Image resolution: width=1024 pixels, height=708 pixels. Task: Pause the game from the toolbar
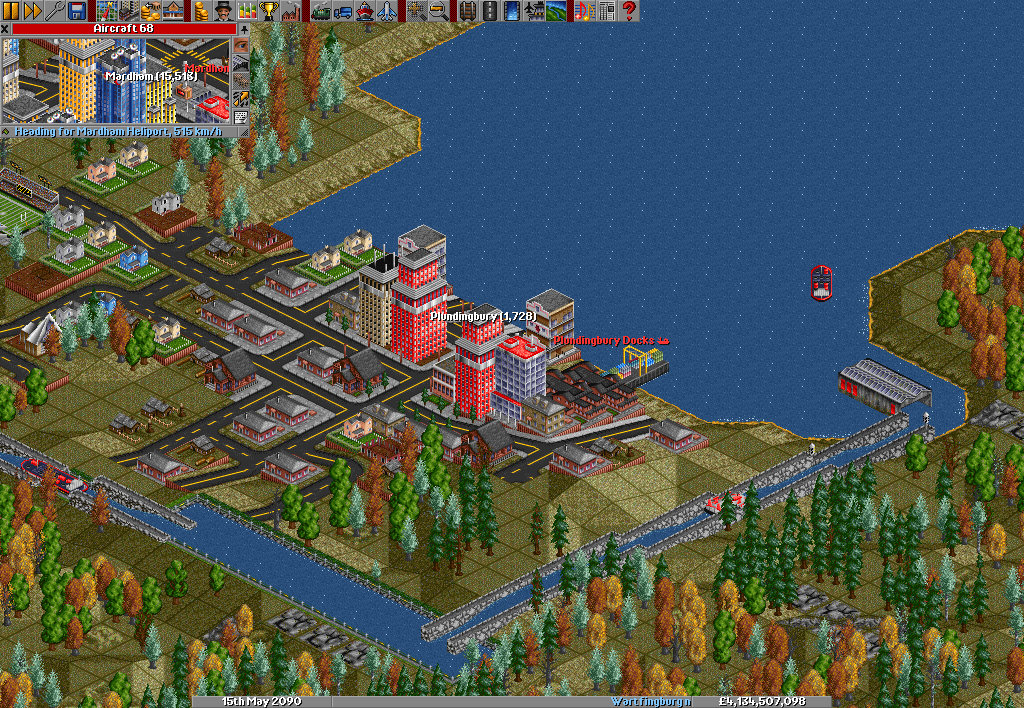pos(11,11)
